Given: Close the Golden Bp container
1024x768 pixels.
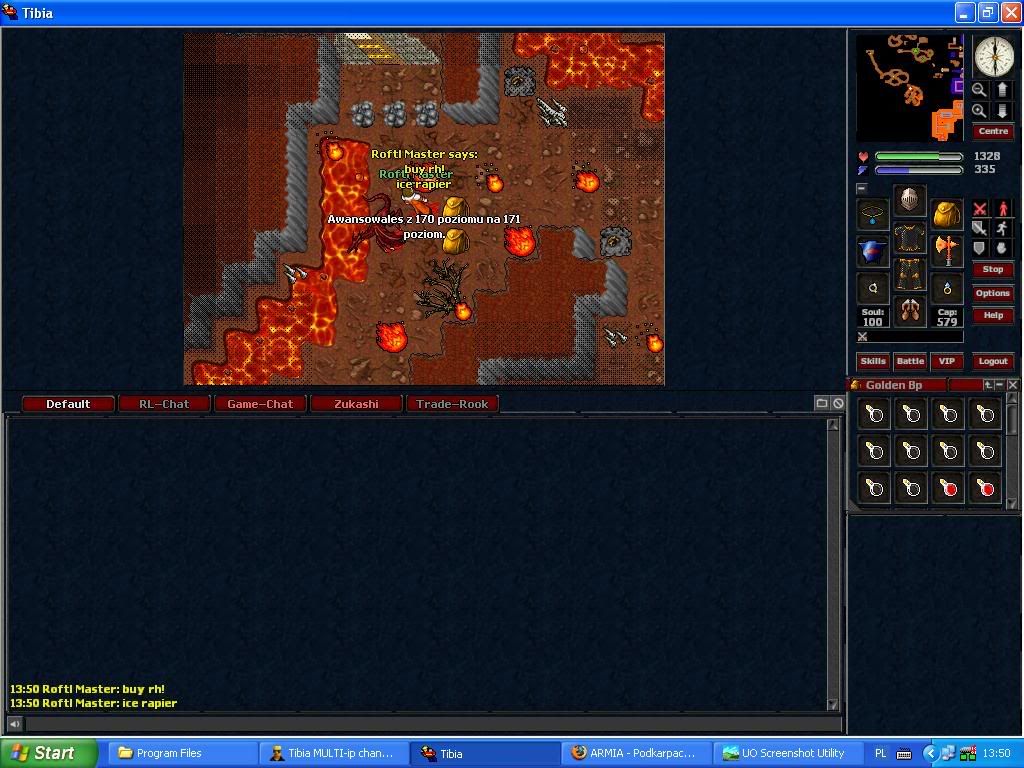Looking at the screenshot, I should click(x=1013, y=385).
